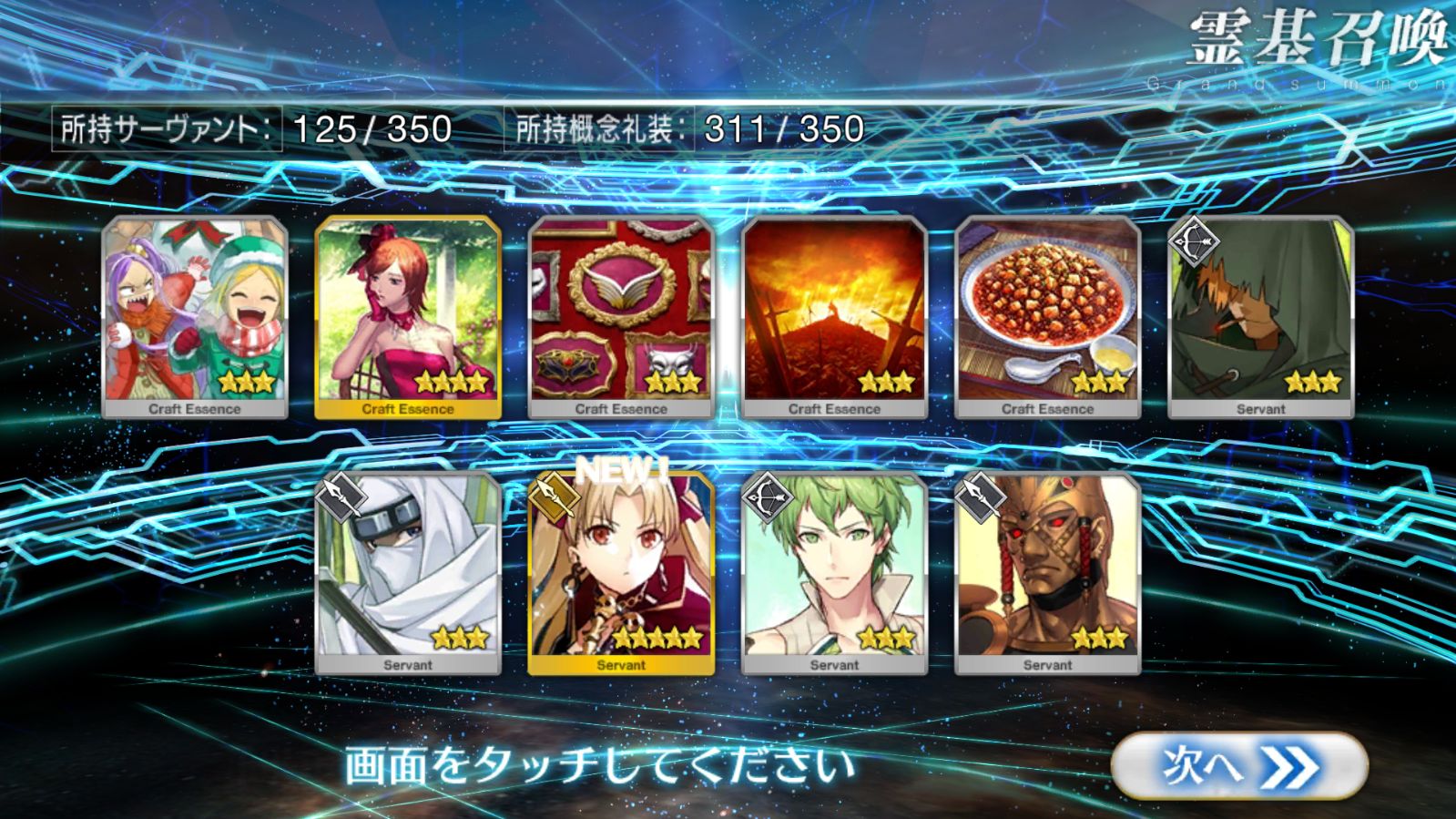
Task: Open the masquerade masks Craft Essence card
Action: pyautogui.click(x=621, y=317)
